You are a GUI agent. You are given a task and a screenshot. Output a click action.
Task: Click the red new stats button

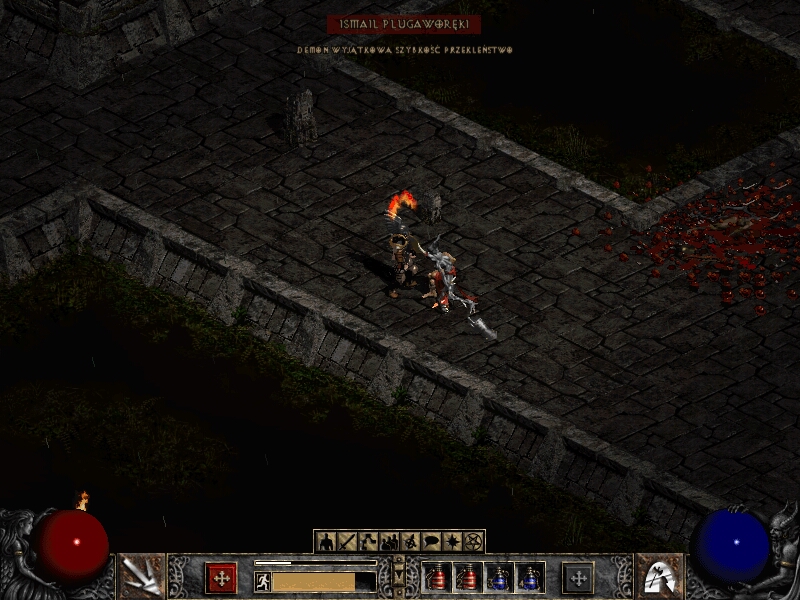tap(221, 578)
